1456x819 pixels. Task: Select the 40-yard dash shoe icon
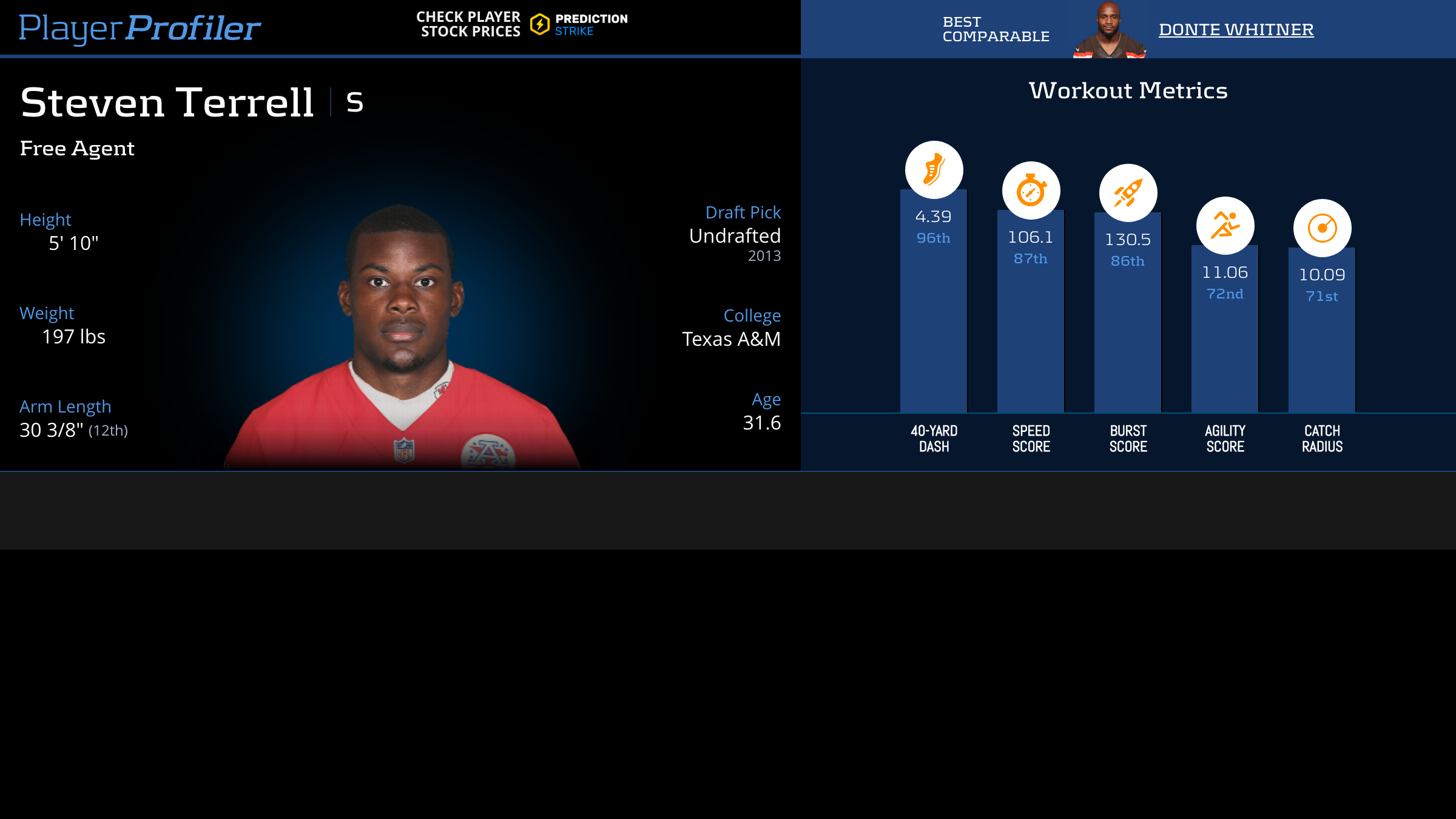pos(934,170)
